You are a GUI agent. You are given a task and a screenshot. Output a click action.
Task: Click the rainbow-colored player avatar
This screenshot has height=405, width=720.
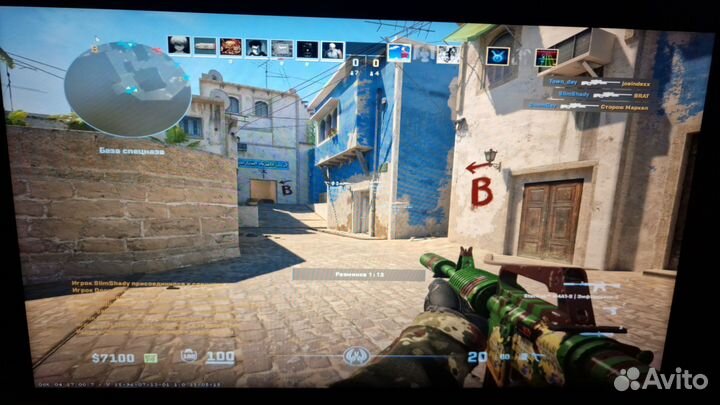[x=546, y=58]
